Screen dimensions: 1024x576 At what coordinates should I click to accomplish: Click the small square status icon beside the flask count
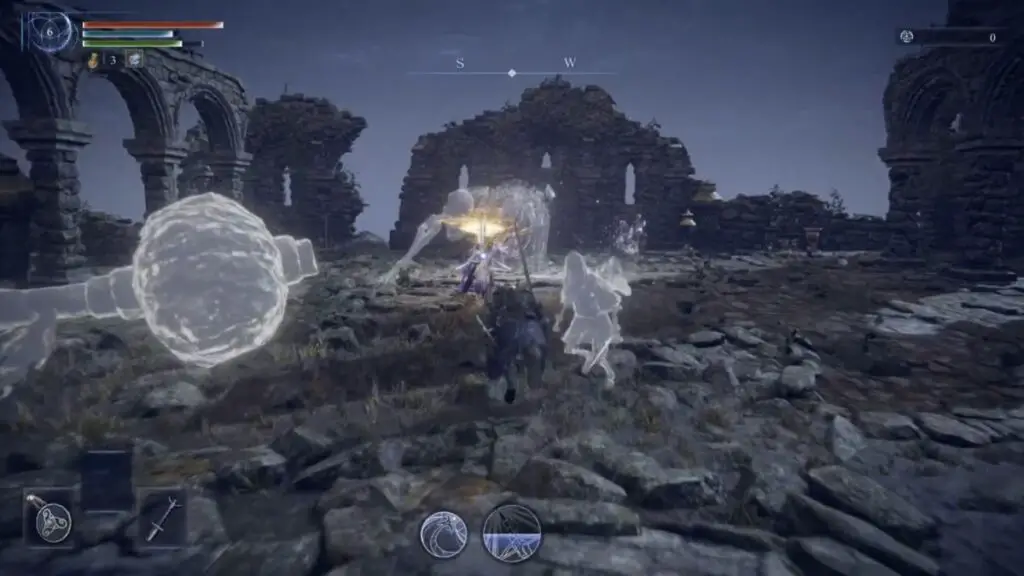point(133,60)
